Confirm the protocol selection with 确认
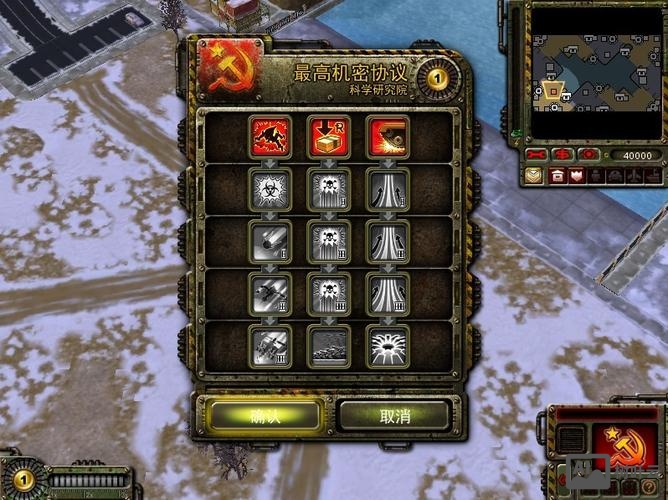The image size is (668, 500). (x=265, y=415)
